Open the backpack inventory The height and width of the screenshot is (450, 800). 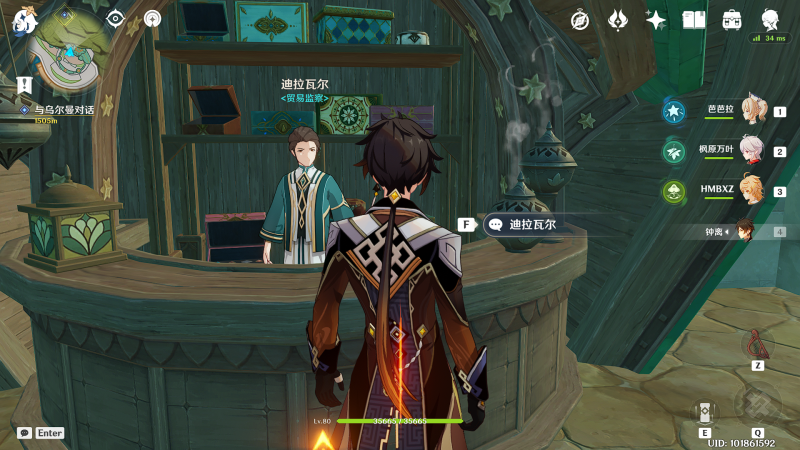[732, 19]
